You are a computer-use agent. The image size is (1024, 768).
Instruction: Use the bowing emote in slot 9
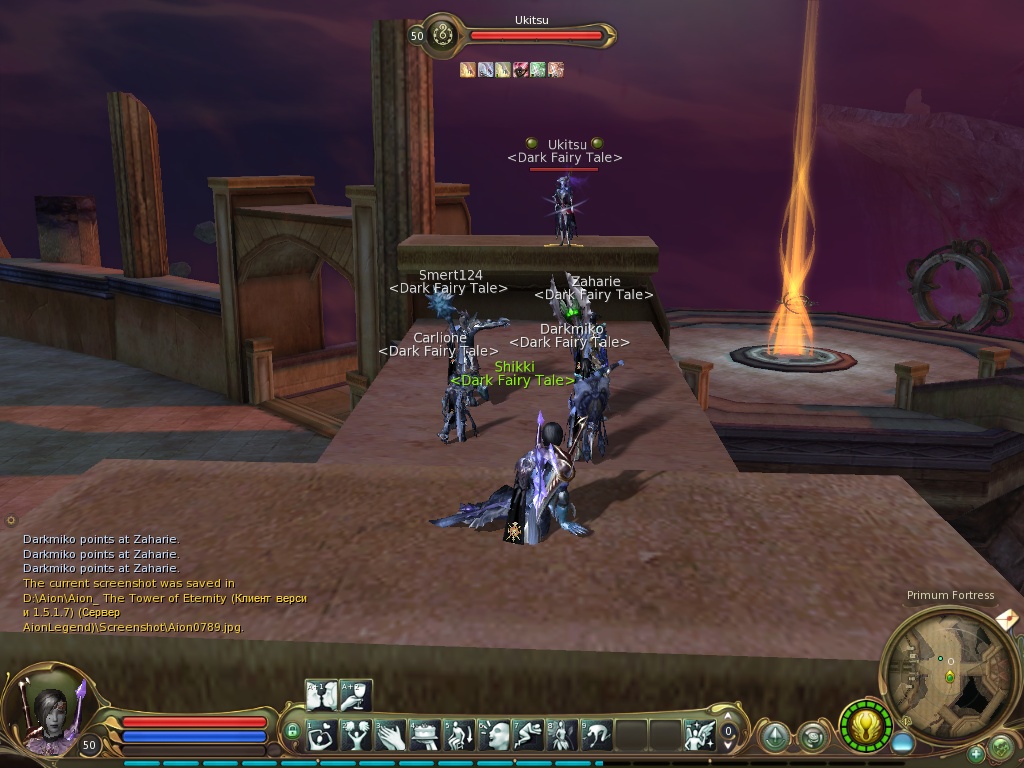point(598,736)
